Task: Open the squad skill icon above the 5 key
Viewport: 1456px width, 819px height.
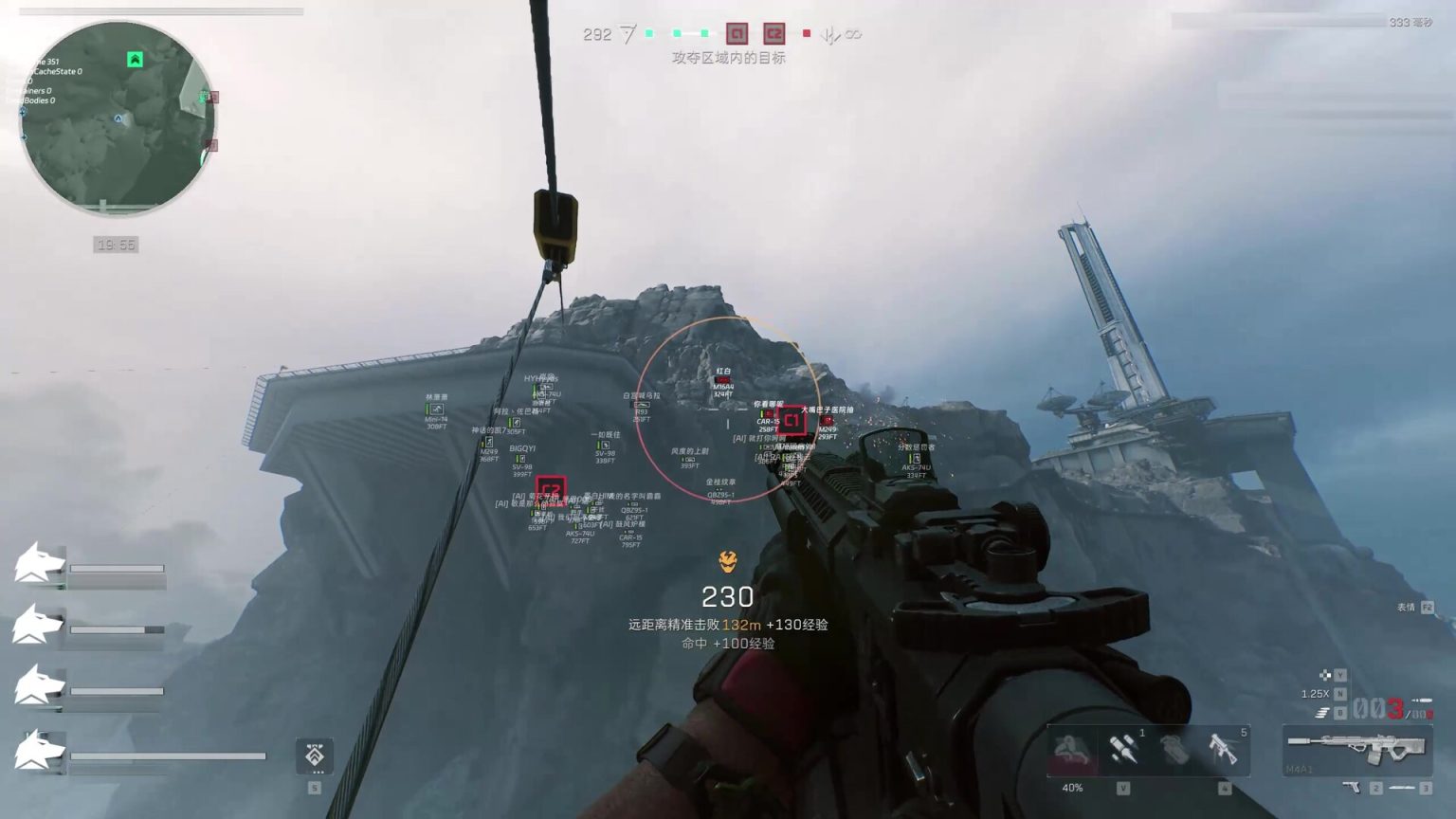Action: (x=315, y=757)
